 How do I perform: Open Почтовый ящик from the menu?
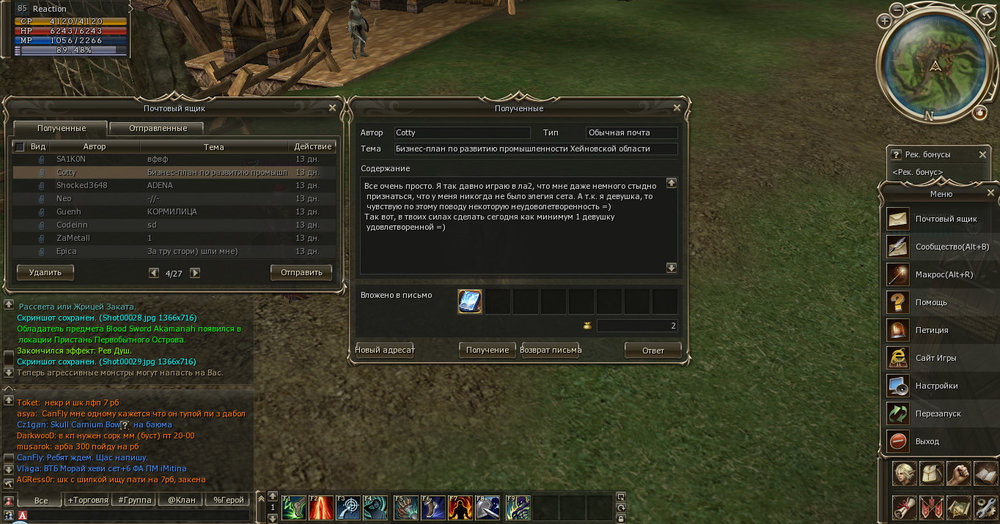pyautogui.click(x=940, y=218)
